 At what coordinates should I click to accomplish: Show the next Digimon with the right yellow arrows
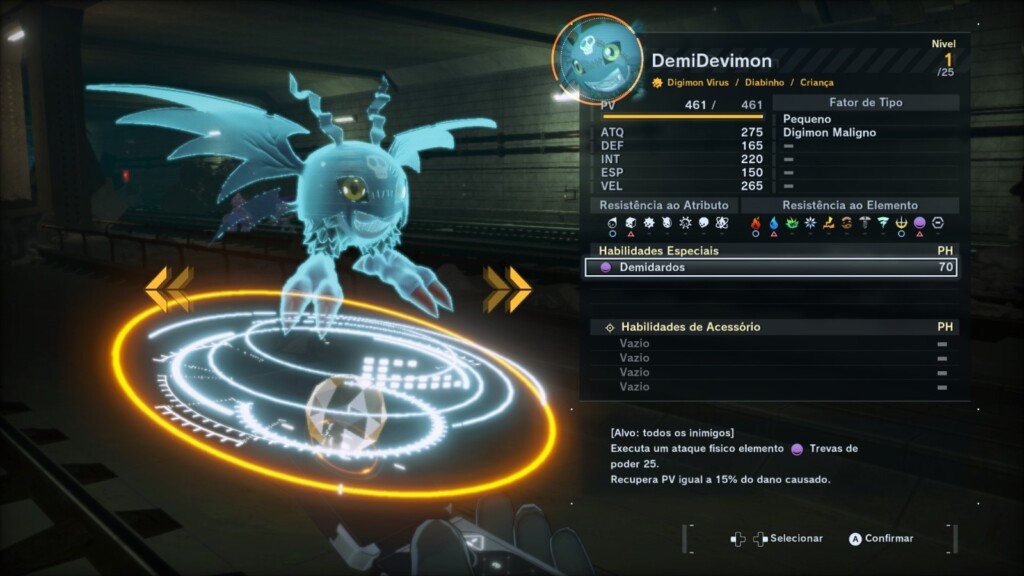(507, 289)
